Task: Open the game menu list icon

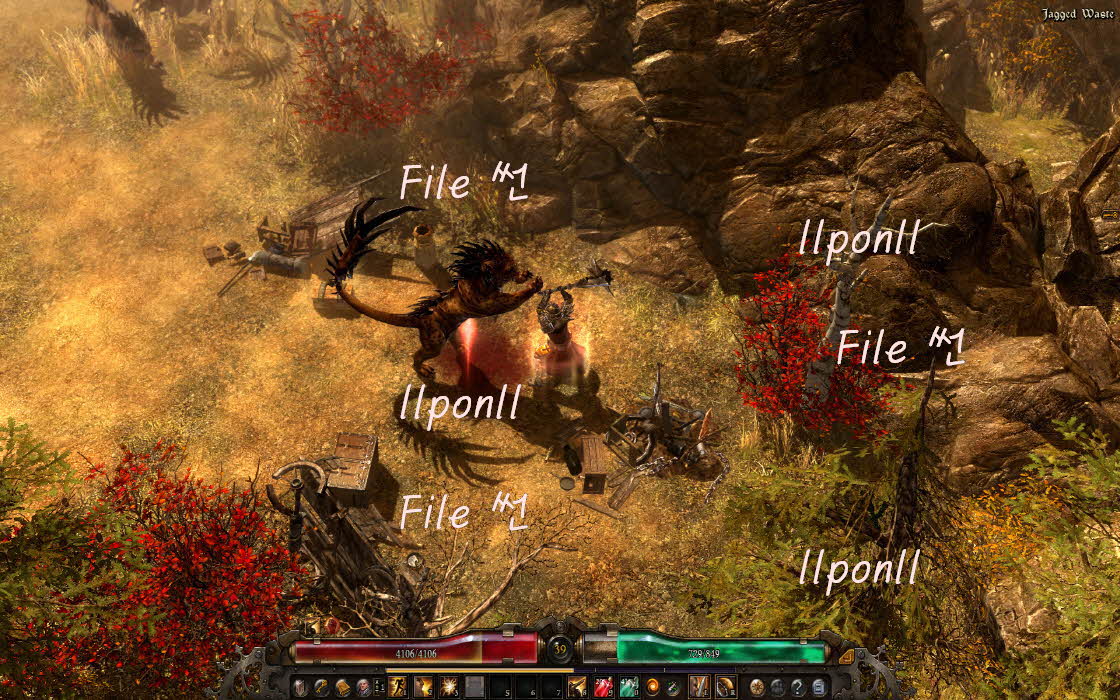Action: pos(819,687)
